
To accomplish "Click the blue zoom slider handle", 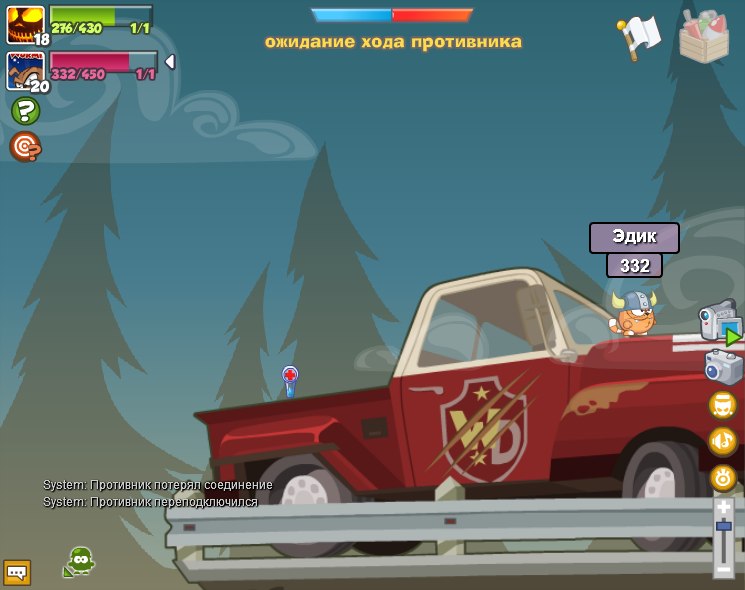I will [x=724, y=525].
